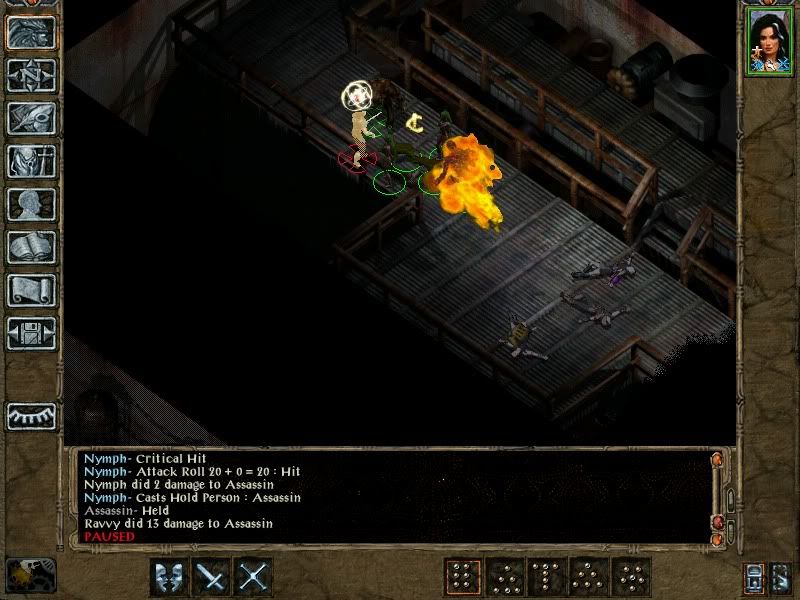Select the highlighted two-column formation button

click(463, 577)
